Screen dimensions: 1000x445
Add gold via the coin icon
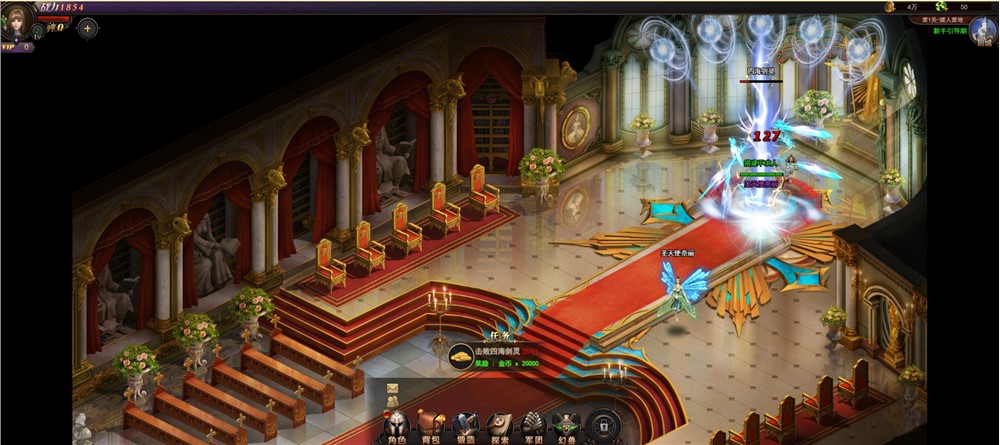[x=888, y=7]
